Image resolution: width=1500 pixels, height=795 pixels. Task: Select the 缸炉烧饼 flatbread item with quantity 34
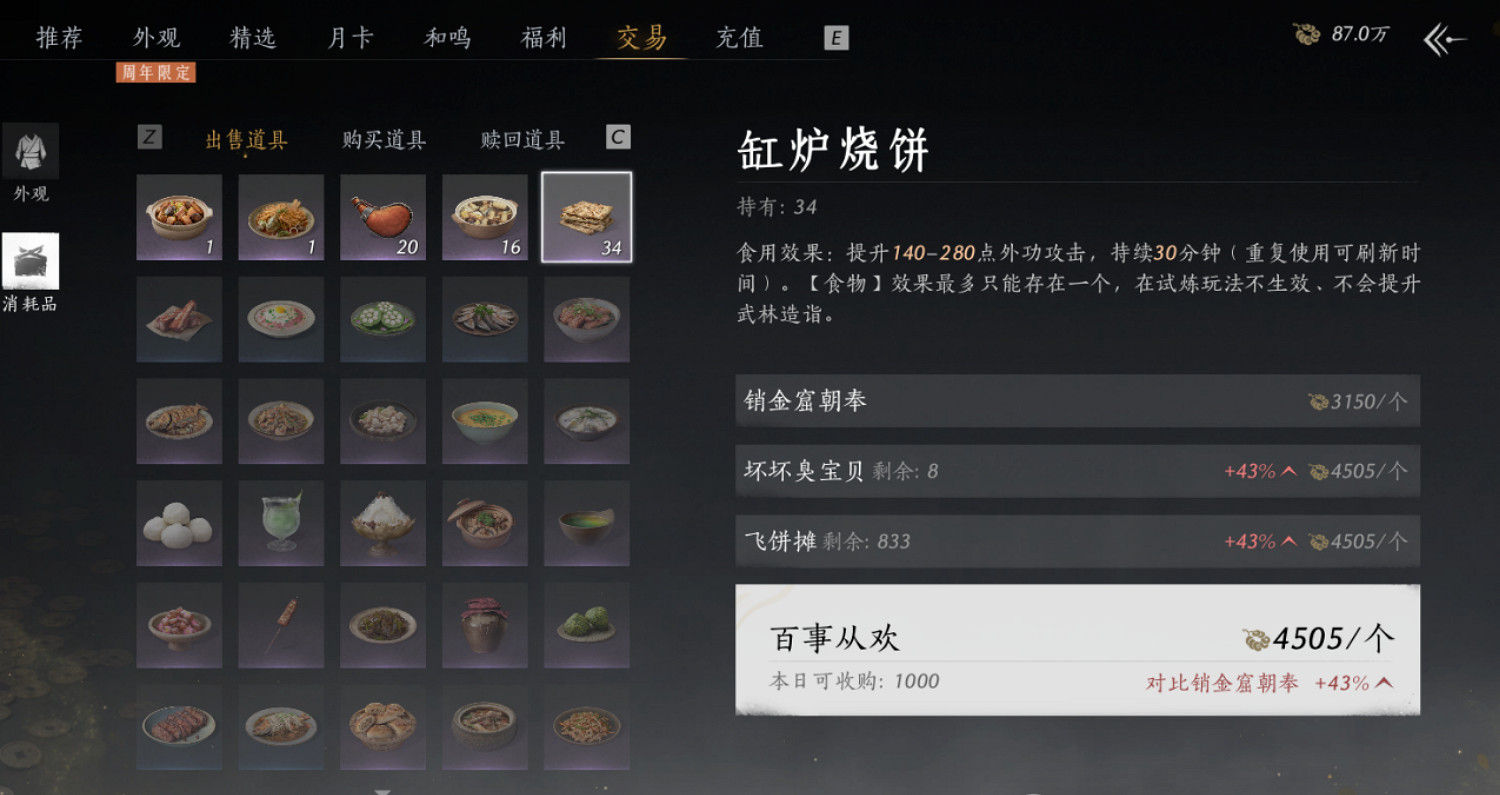(x=586, y=217)
